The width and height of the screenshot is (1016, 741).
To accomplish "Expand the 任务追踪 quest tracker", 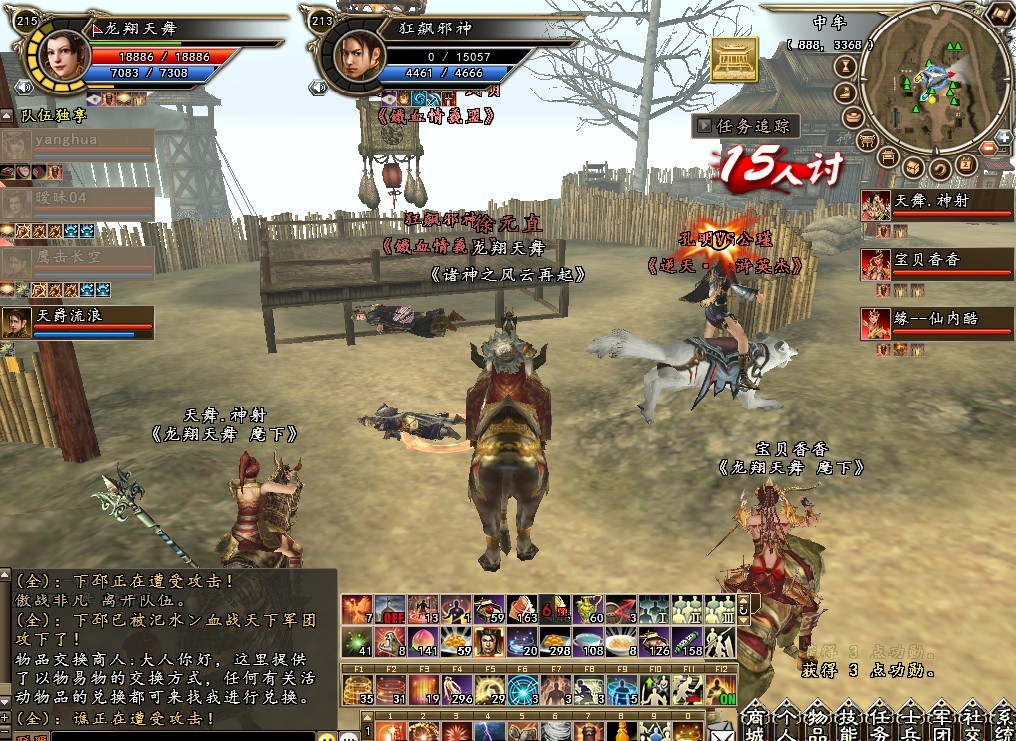I will coord(704,126).
